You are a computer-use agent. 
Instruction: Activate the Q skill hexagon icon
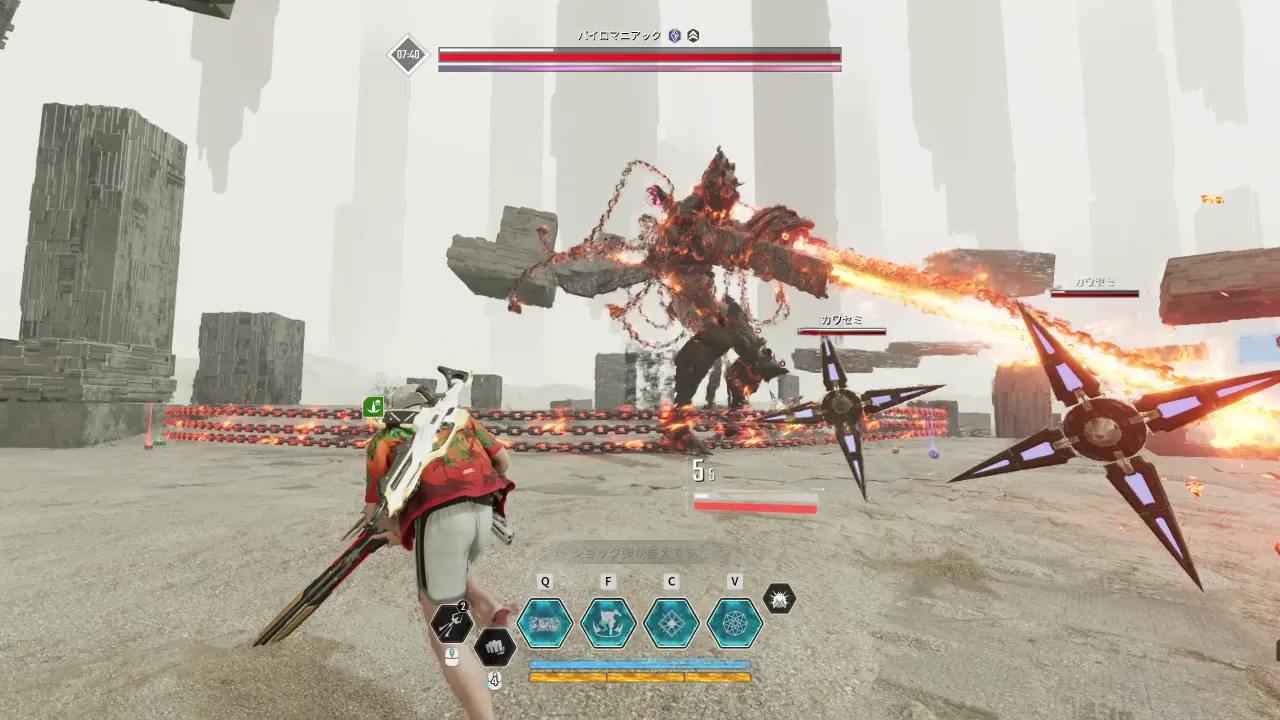[545, 623]
